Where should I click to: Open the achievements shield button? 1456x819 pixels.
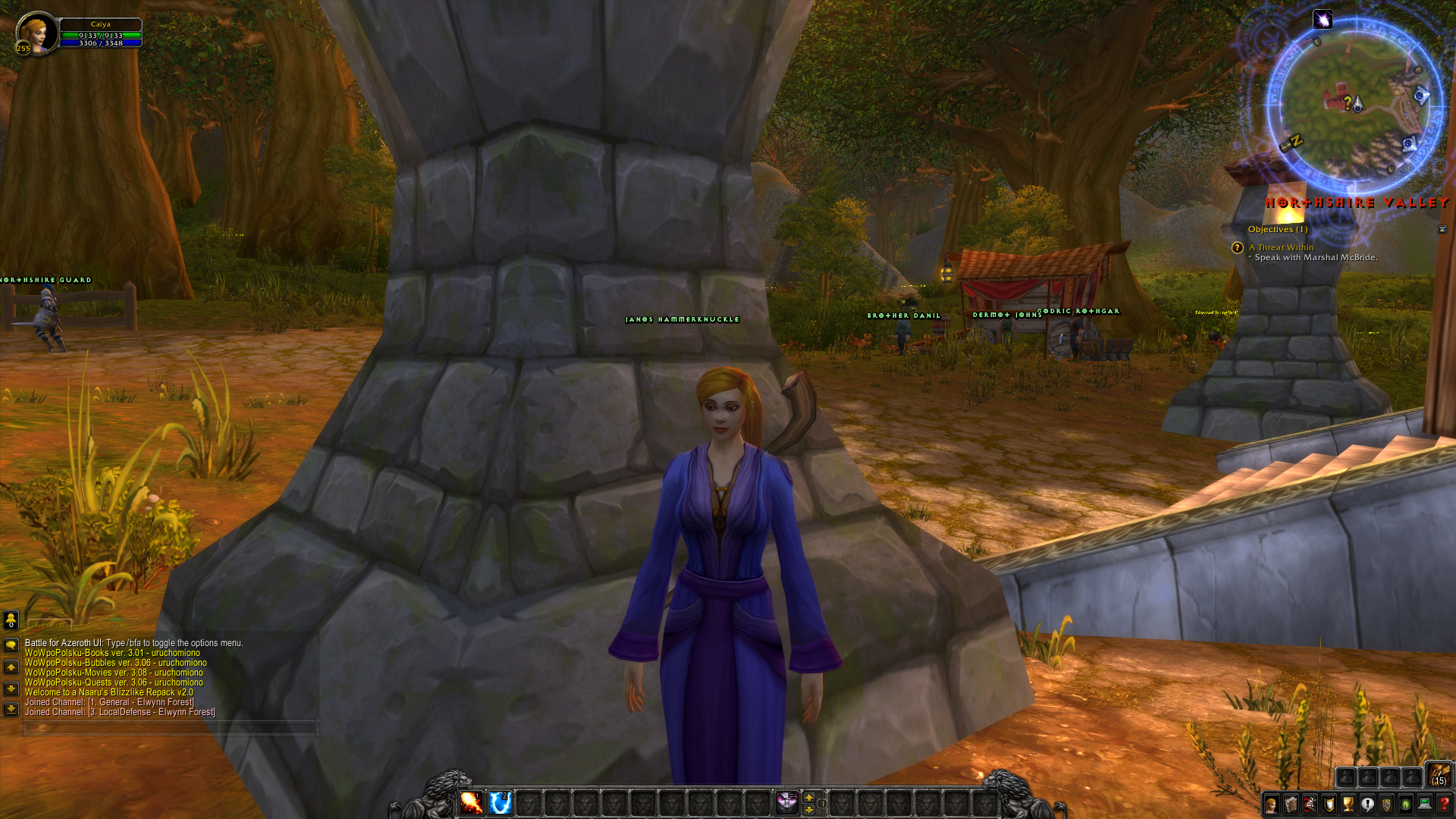(1329, 805)
